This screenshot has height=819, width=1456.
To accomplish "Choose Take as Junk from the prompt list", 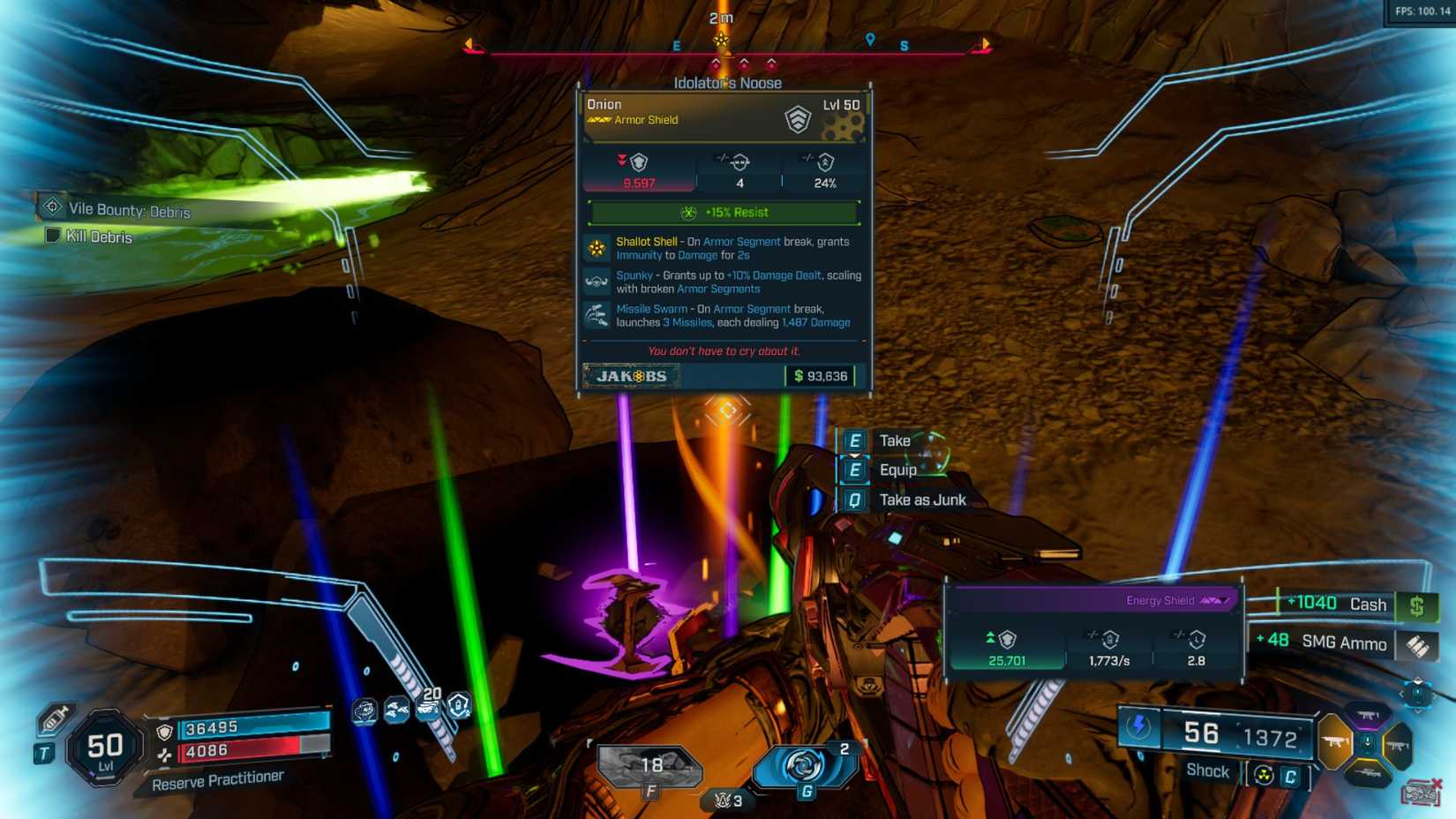I will click(x=923, y=499).
